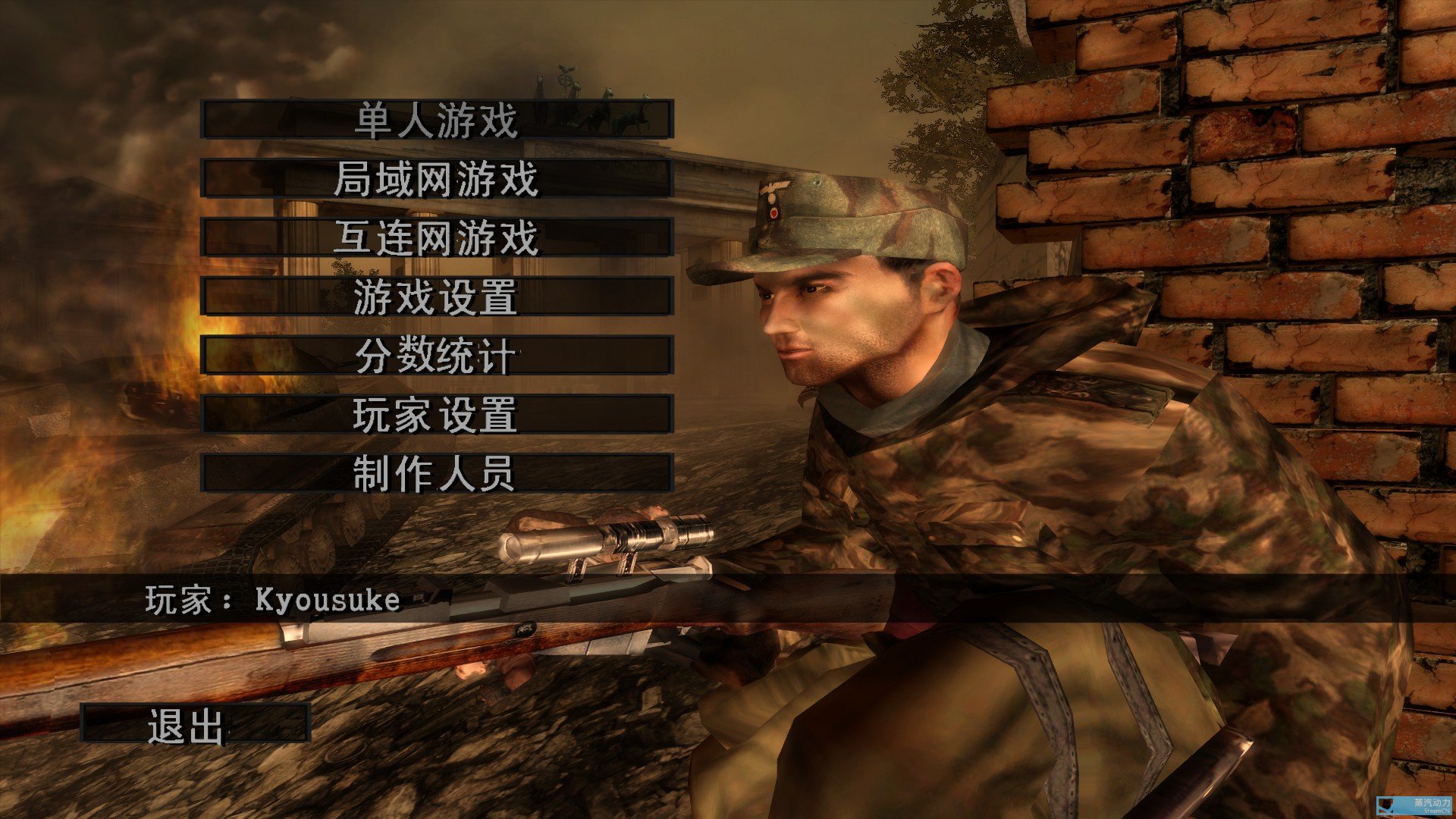Select the 单人游戏 (Single Player) menu option
Image resolution: width=1456 pixels, height=819 pixels.
click(x=436, y=119)
